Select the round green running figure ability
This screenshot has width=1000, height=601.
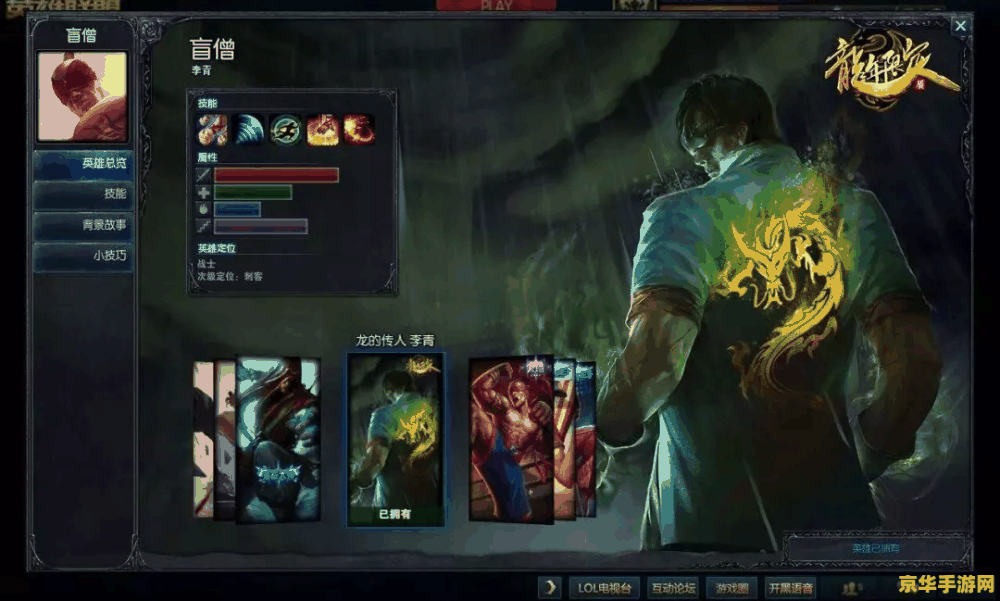[x=285, y=129]
